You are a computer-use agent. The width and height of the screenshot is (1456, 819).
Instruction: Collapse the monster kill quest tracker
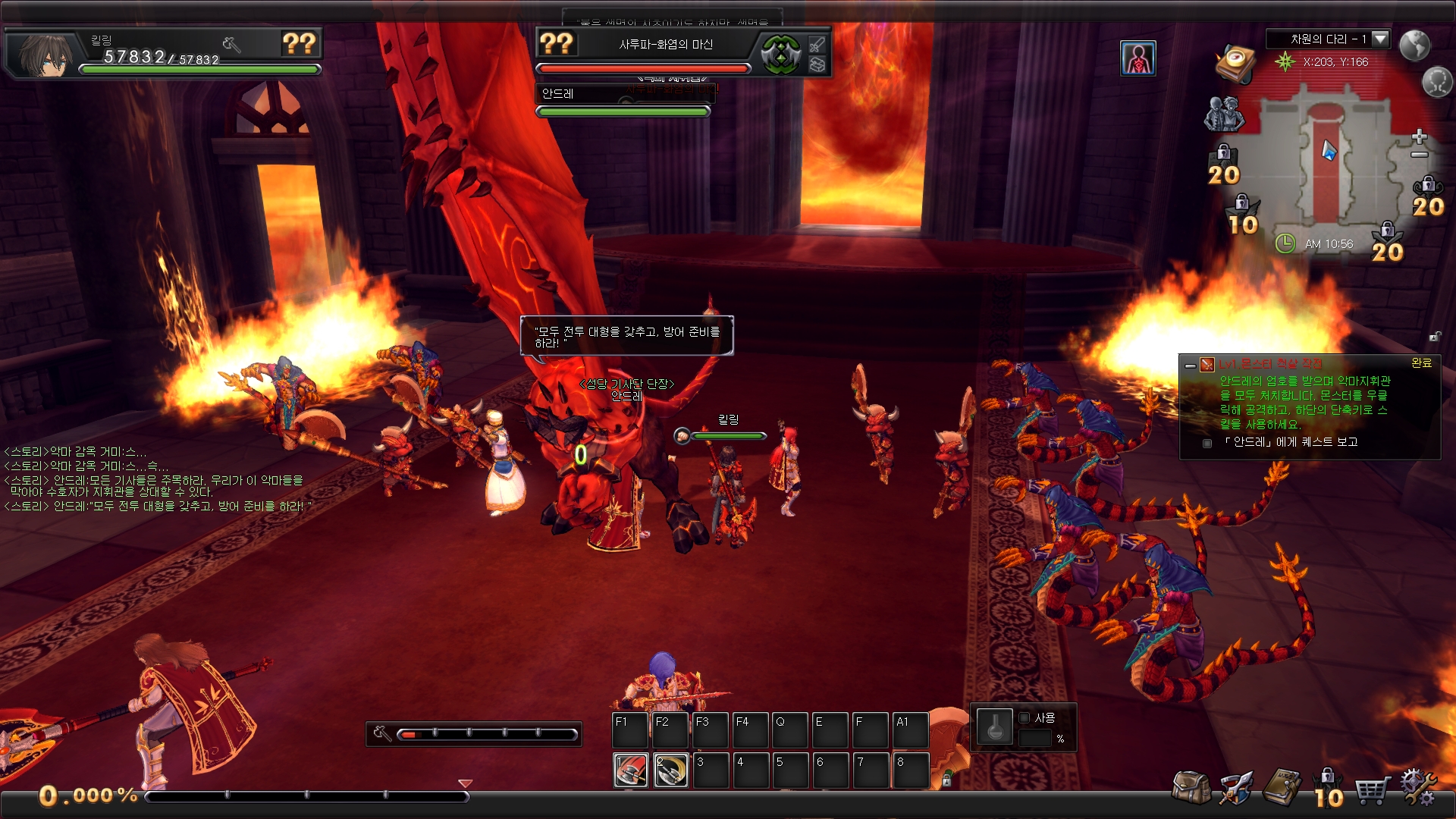pos(1191,366)
